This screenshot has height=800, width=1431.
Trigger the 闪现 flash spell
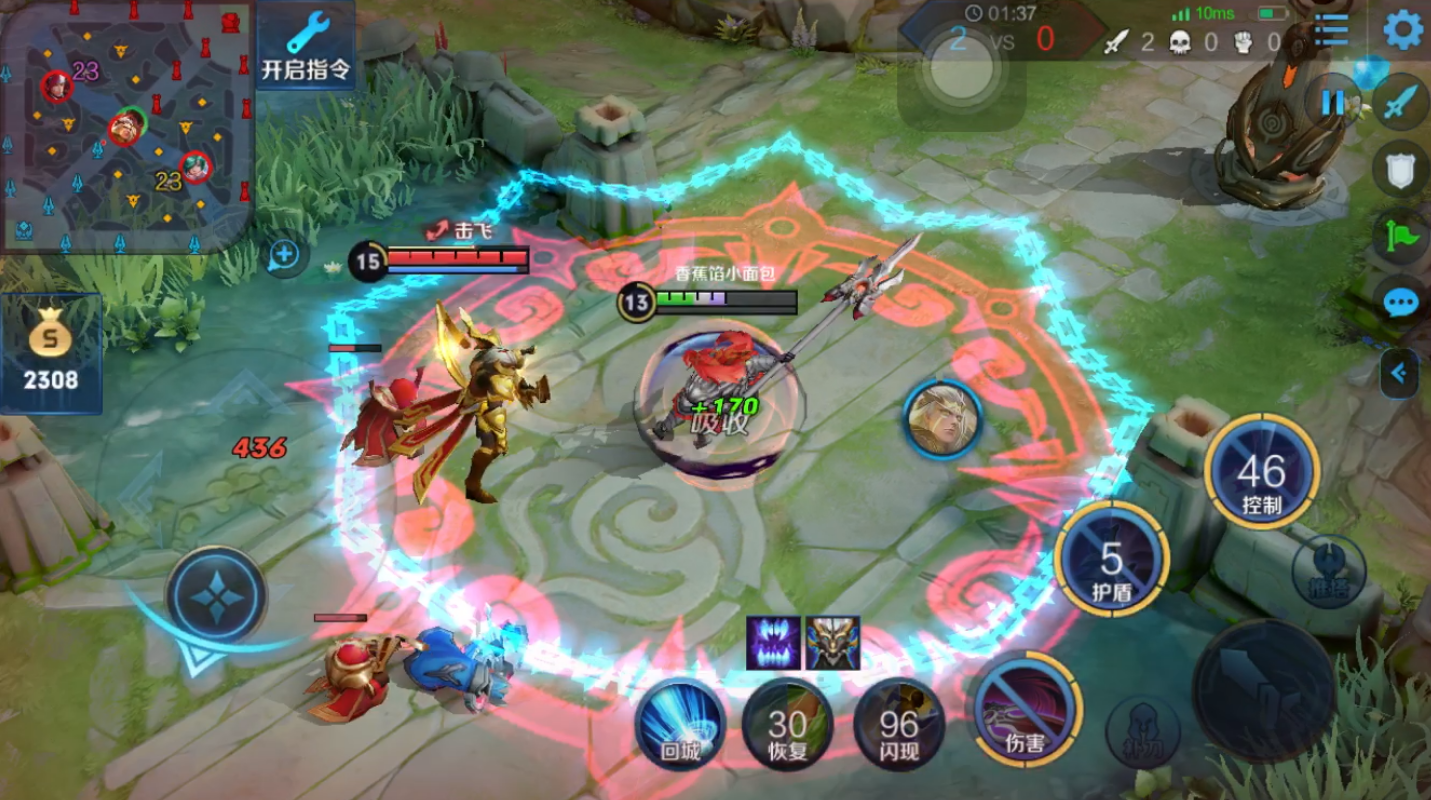898,724
